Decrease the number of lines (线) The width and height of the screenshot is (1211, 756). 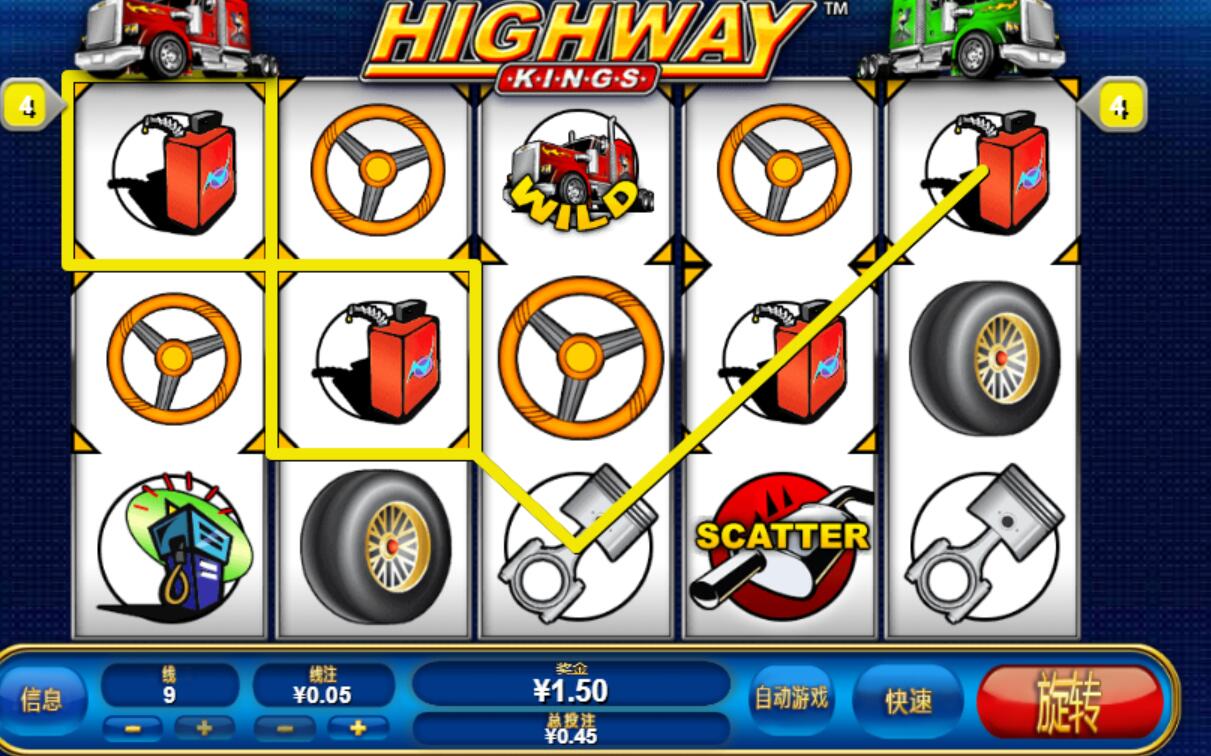pyautogui.click(x=133, y=728)
